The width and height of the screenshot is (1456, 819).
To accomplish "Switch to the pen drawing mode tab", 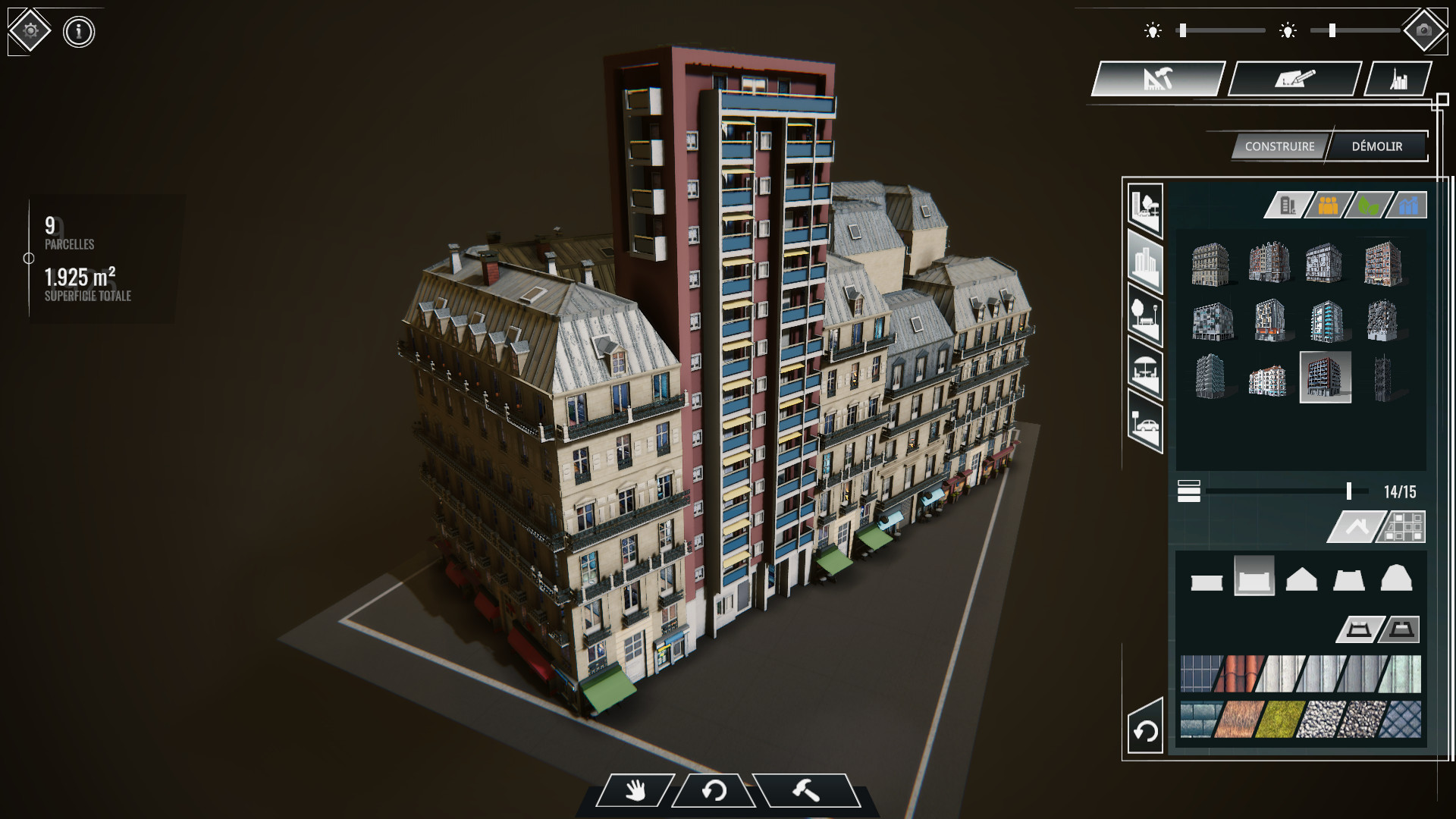I will point(1294,77).
